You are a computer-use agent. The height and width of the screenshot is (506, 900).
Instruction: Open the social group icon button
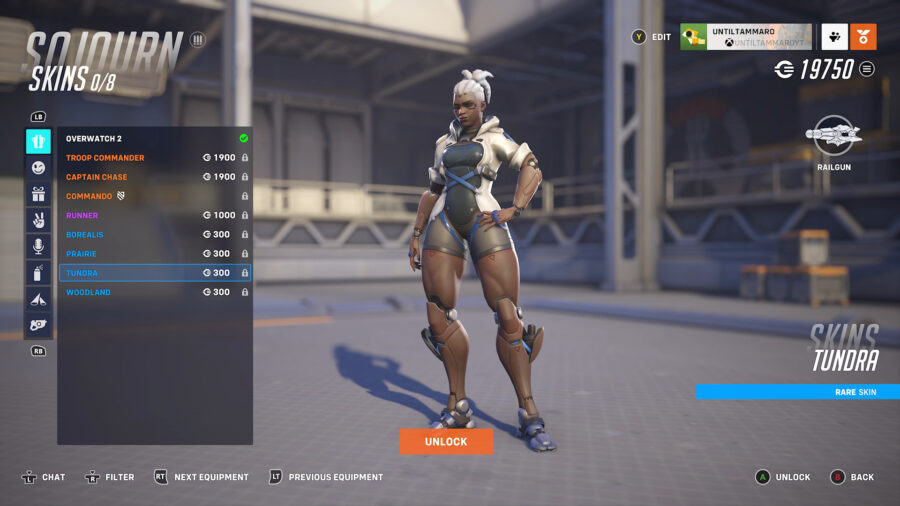834,37
